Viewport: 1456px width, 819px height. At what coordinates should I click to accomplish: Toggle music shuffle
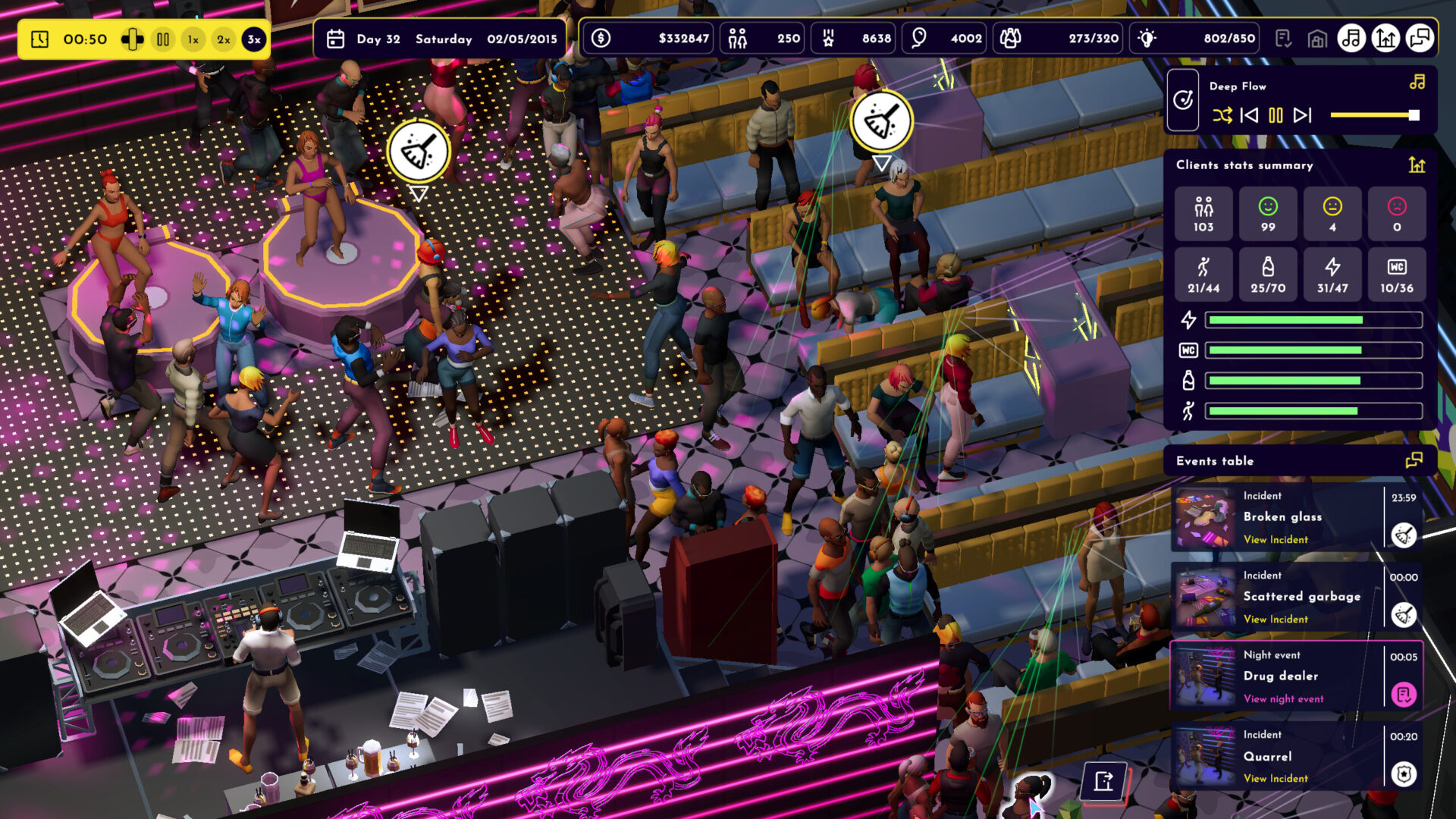[1222, 115]
